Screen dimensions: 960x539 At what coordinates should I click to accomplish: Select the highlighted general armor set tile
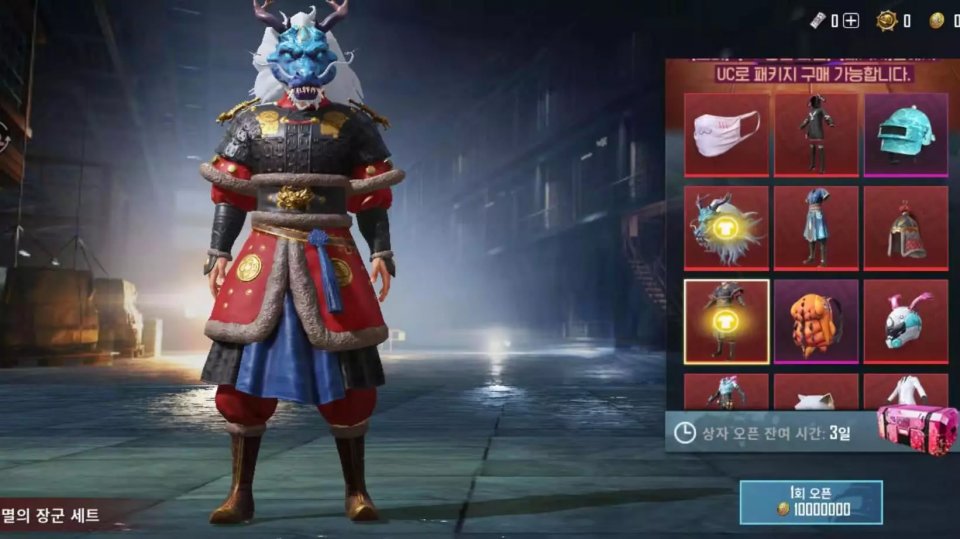727,320
